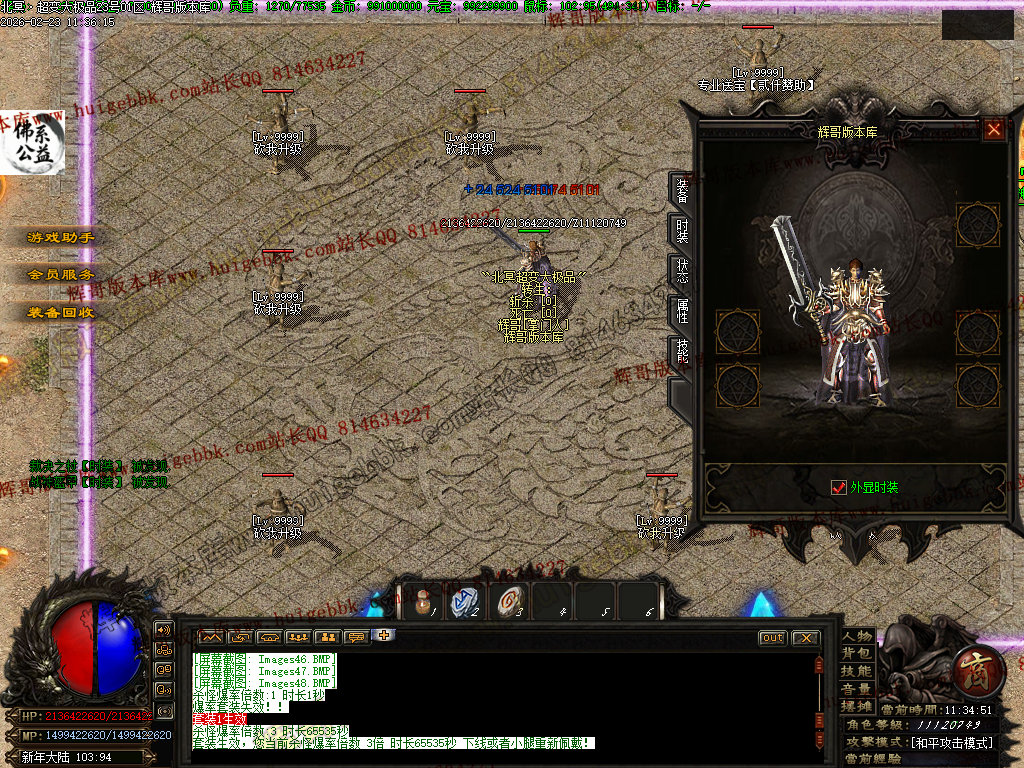The width and height of the screenshot is (1024, 768).
Task: Switch to the 装备 equipment tab
Action: point(681,191)
